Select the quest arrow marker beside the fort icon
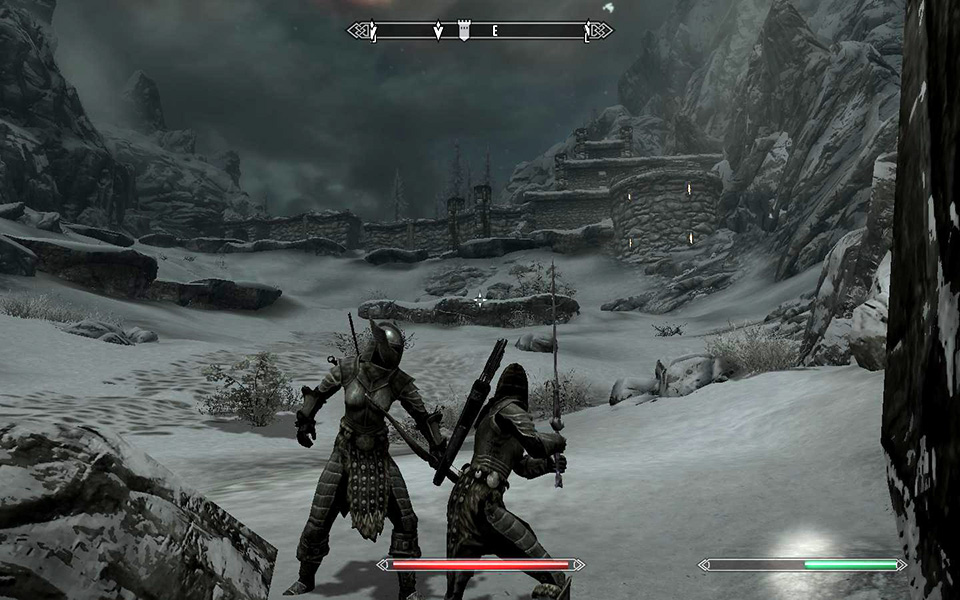The width and height of the screenshot is (960, 600). [438, 31]
